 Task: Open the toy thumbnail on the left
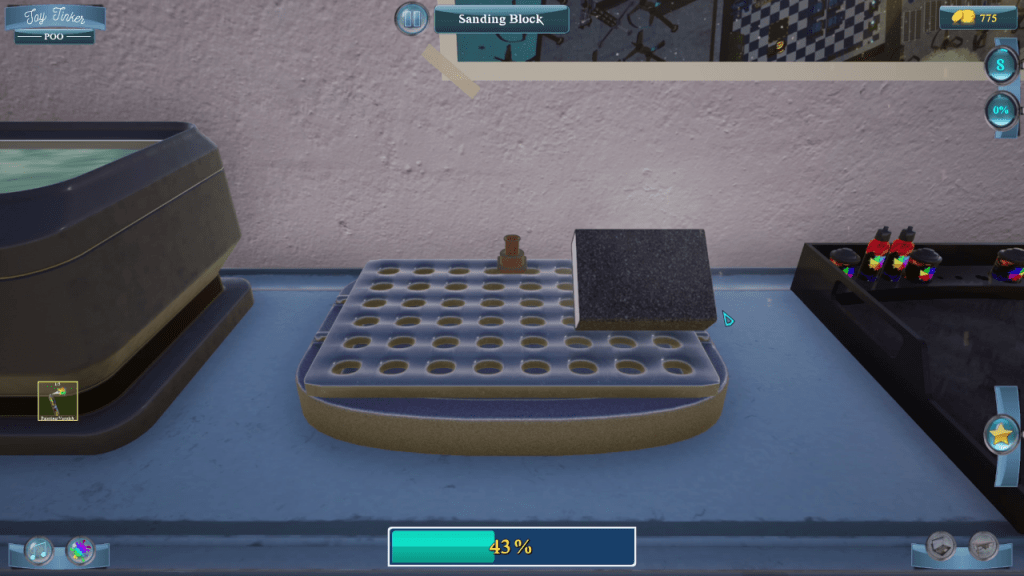(x=58, y=400)
